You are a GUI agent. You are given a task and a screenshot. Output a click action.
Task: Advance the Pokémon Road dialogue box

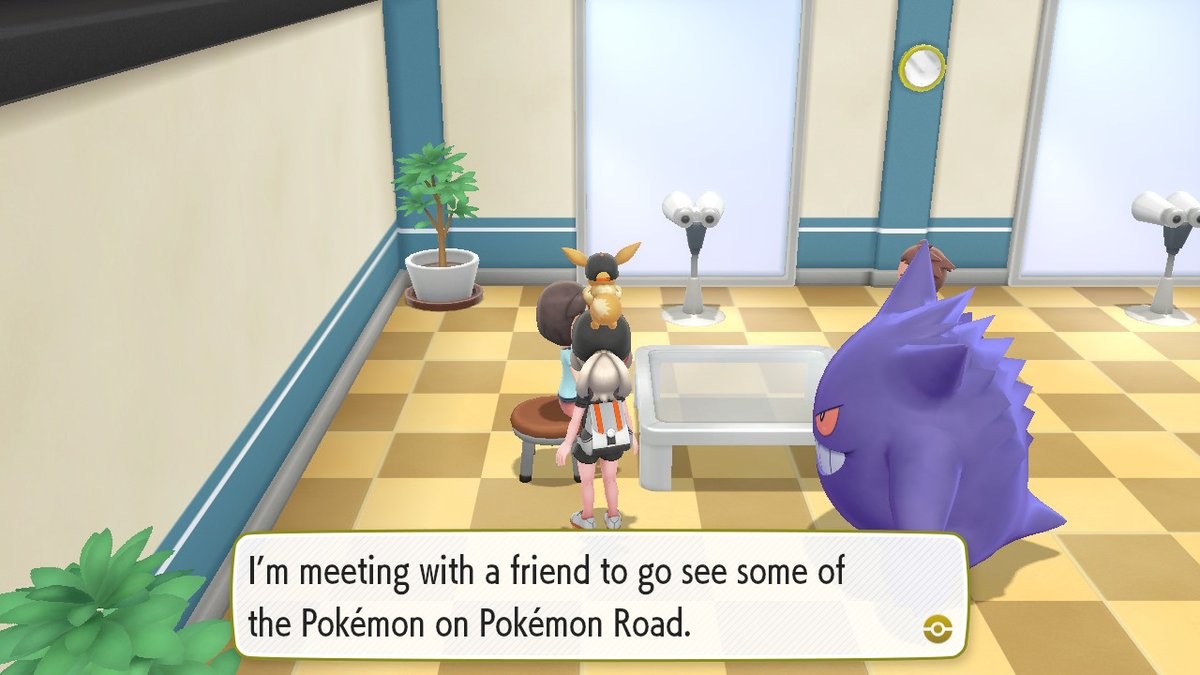click(x=600, y=596)
